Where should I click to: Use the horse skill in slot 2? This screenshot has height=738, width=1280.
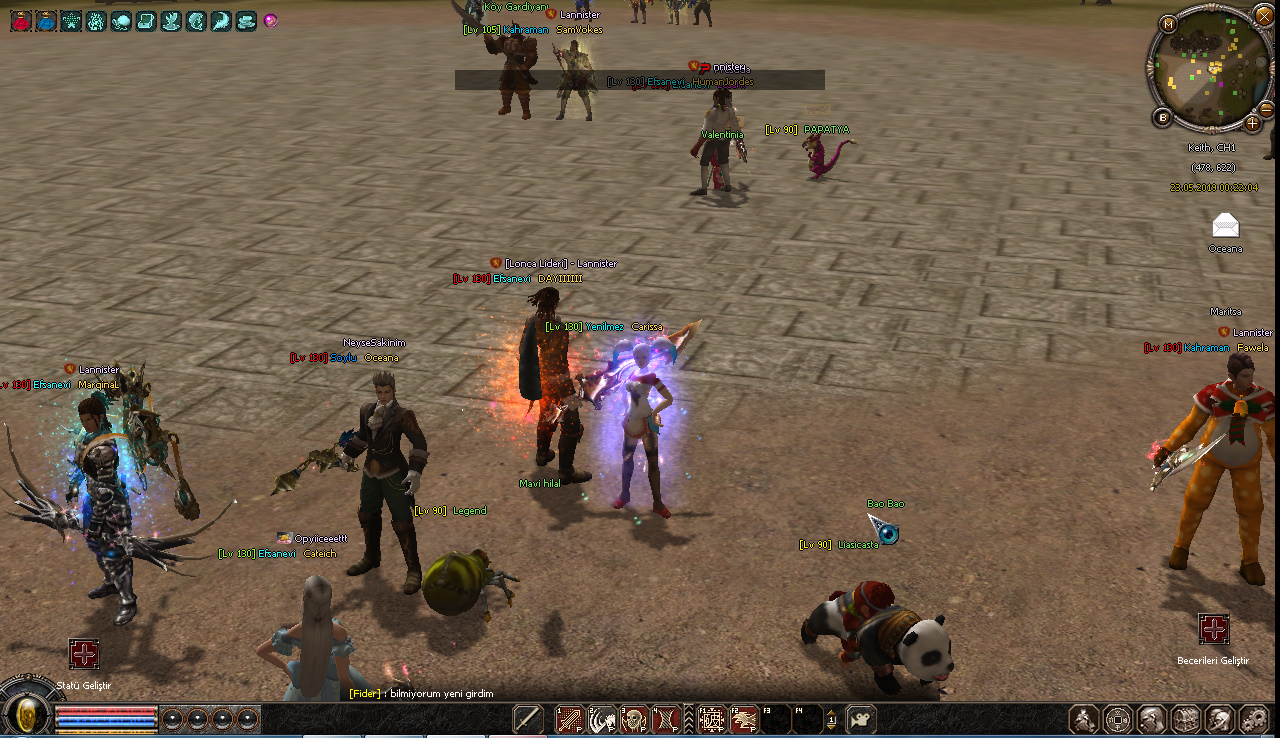tap(602, 719)
